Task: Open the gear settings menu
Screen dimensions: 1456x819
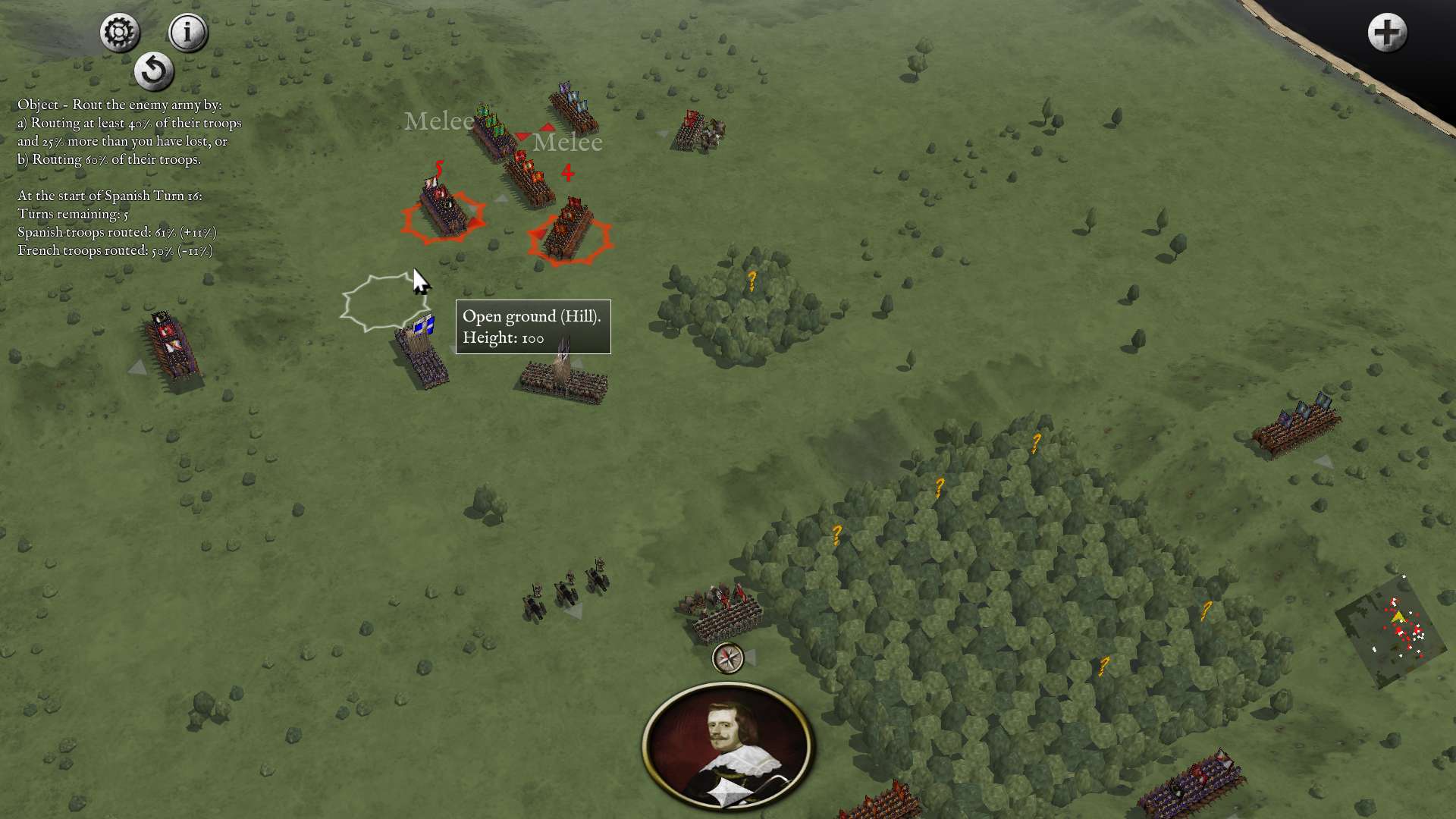Action: click(120, 33)
